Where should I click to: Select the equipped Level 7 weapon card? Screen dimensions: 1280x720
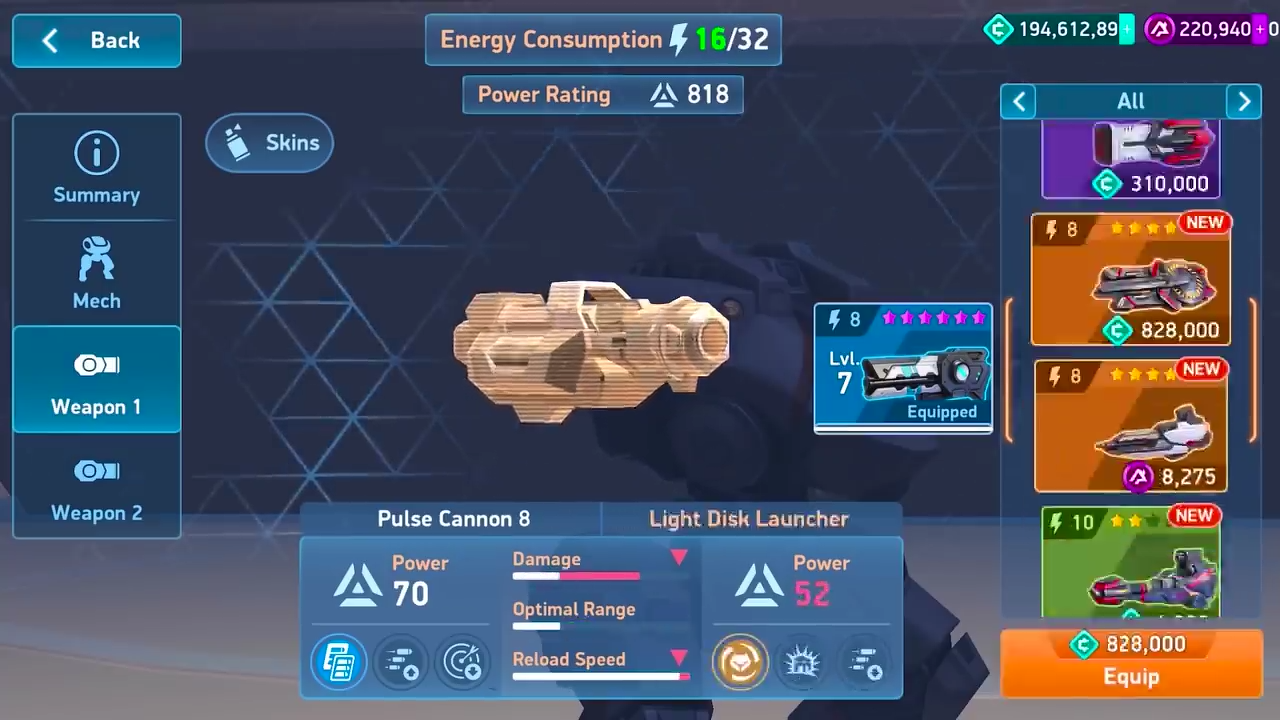point(902,368)
